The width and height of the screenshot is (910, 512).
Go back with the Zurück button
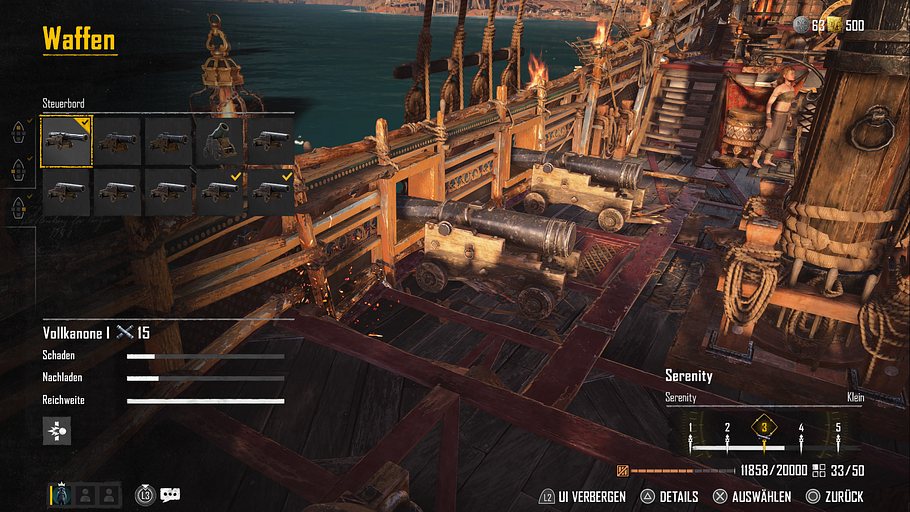834,496
